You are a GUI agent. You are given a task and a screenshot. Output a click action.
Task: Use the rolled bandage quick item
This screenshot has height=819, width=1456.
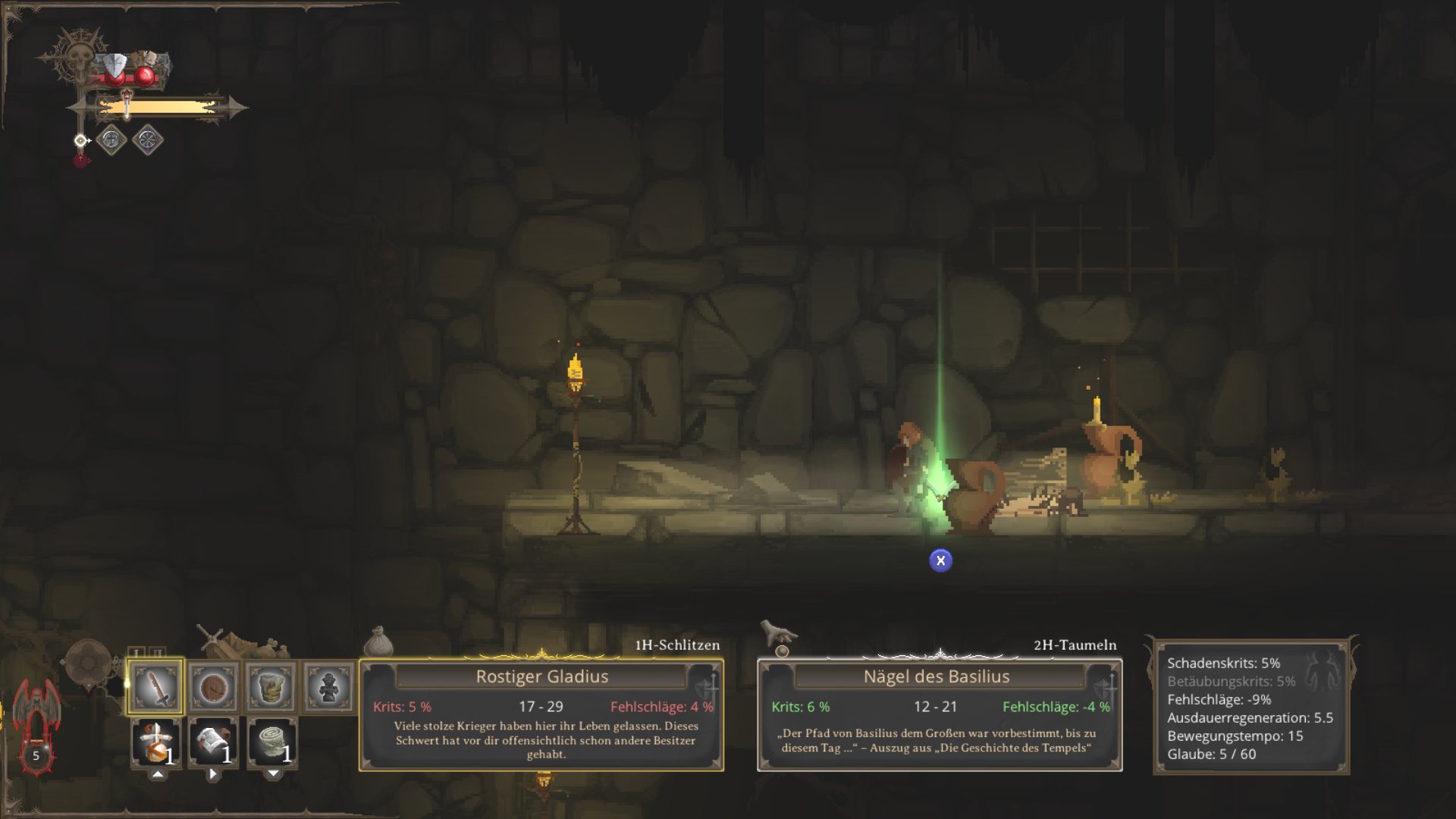click(x=272, y=742)
